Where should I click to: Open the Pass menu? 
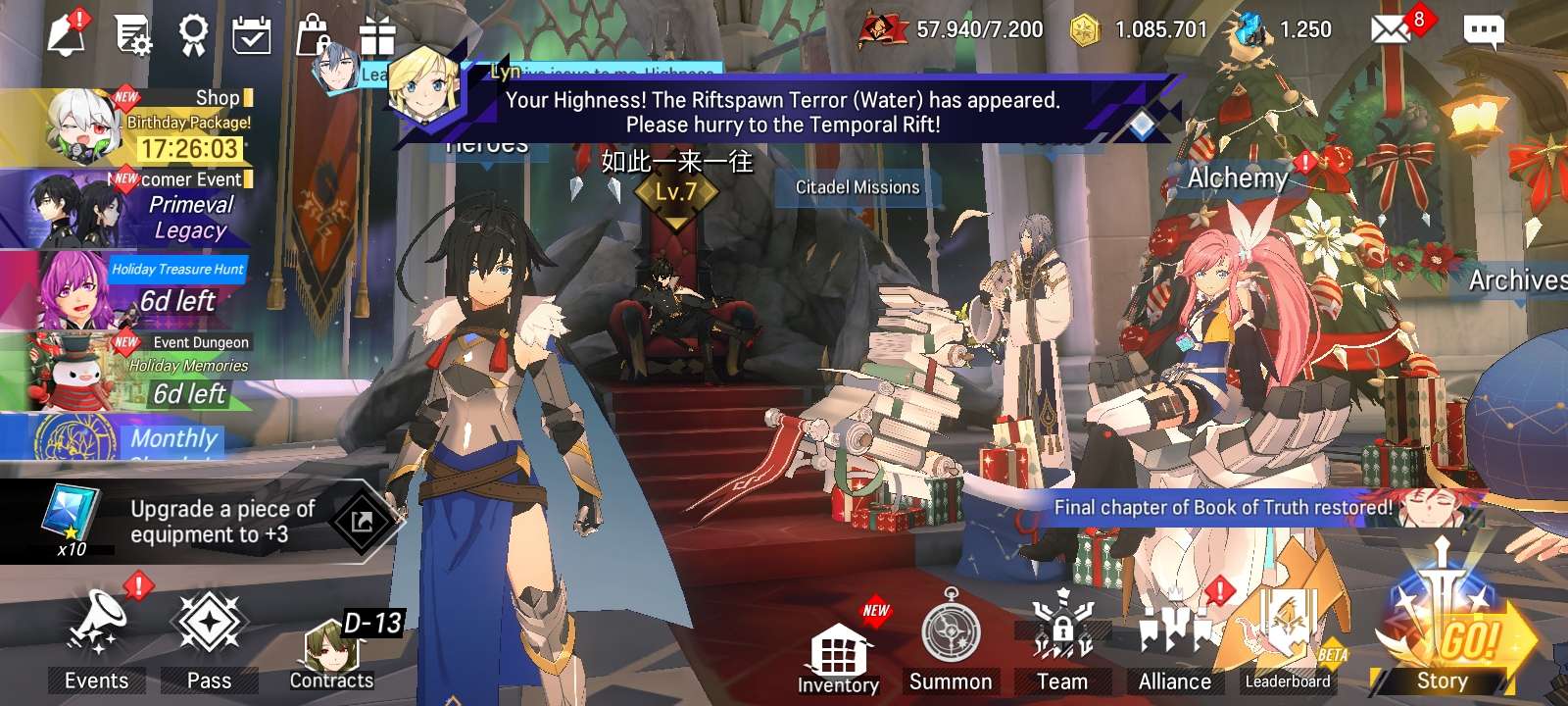[x=209, y=634]
